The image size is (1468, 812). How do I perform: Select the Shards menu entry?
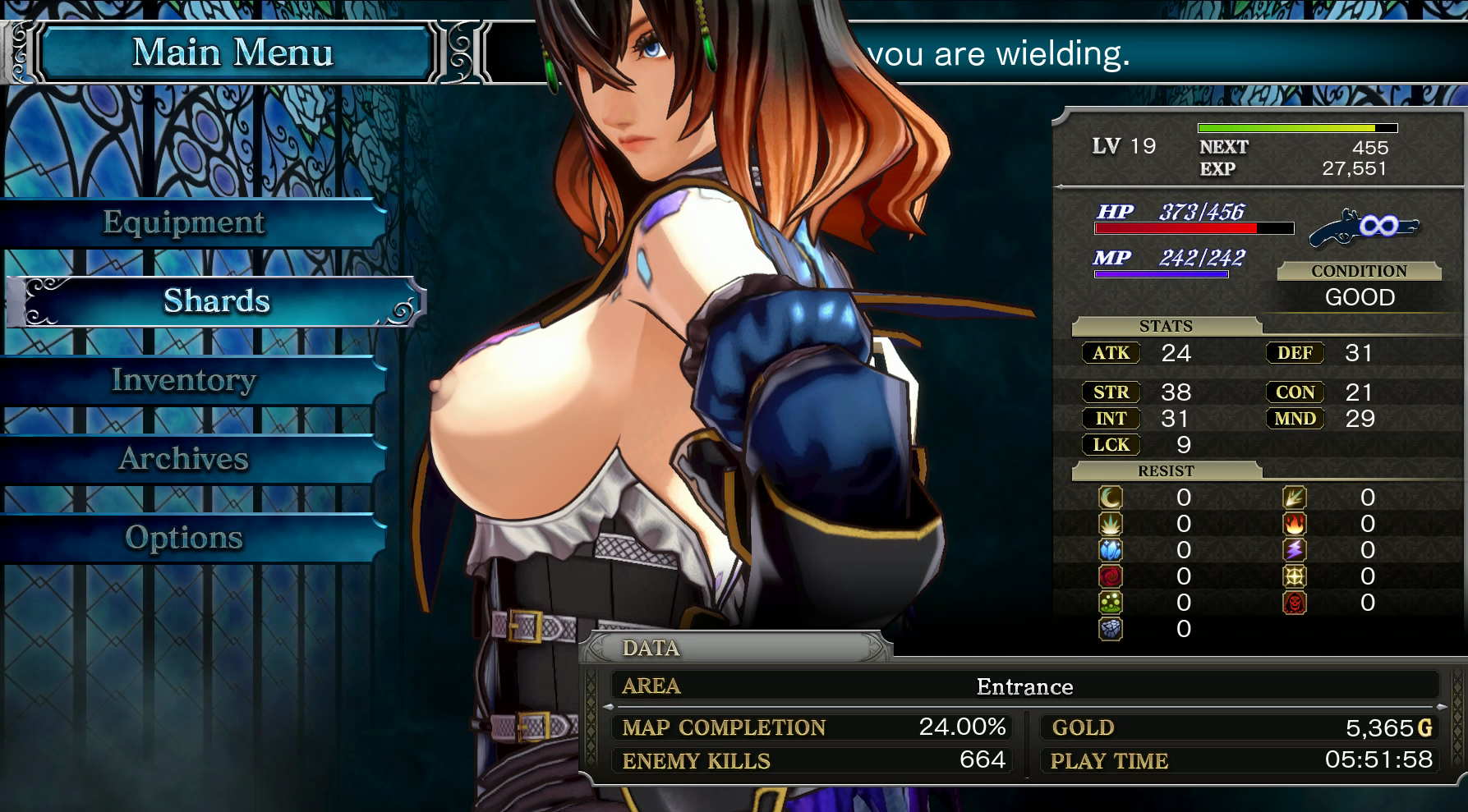[216, 301]
